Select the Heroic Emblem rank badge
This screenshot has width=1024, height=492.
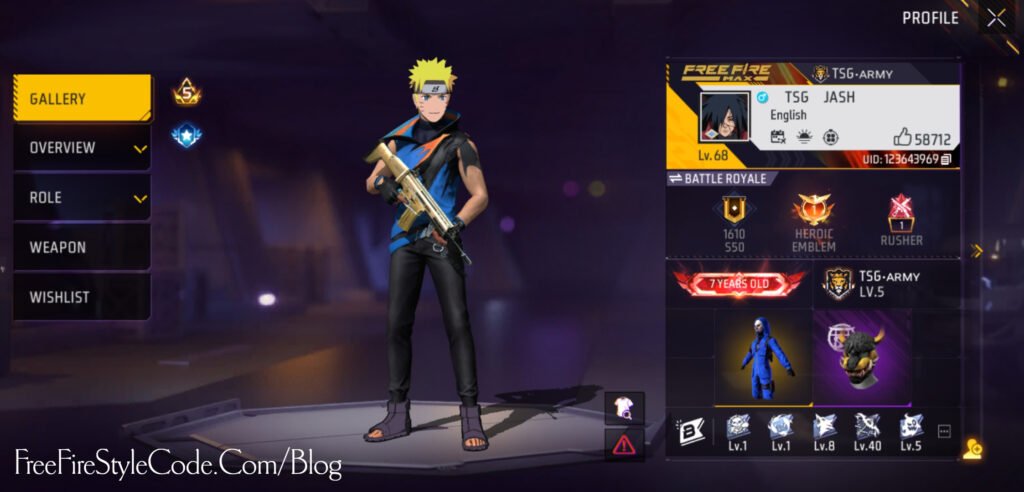pyautogui.click(x=813, y=220)
